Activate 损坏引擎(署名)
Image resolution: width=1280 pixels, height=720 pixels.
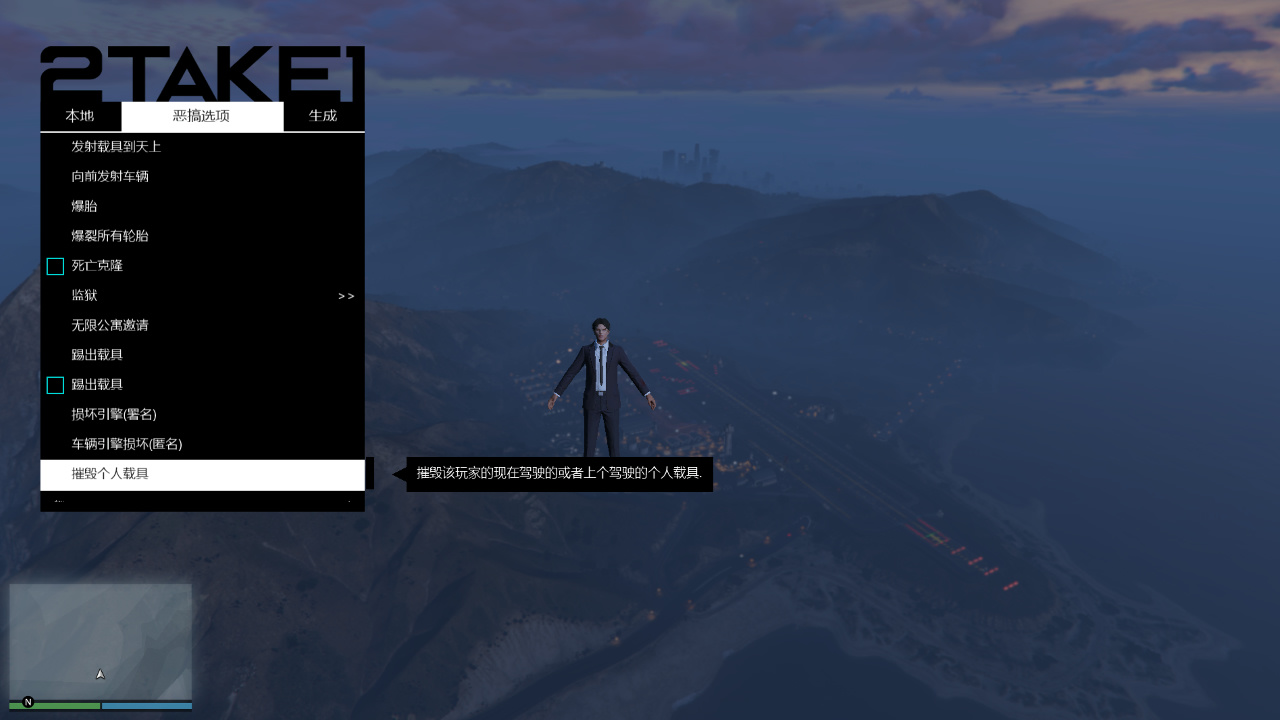pyautogui.click(x=113, y=414)
